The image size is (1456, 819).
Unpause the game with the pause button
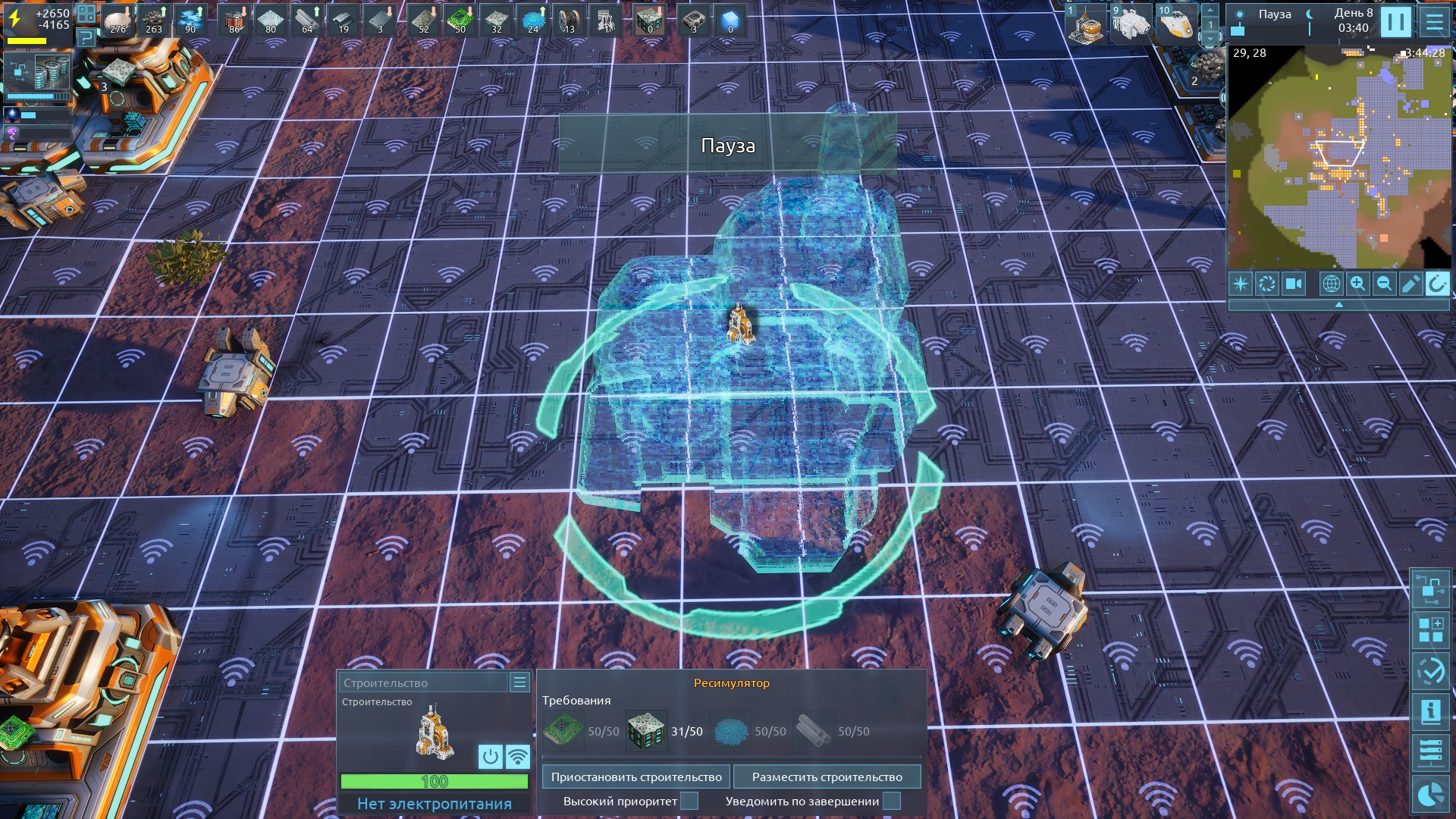tap(1395, 22)
